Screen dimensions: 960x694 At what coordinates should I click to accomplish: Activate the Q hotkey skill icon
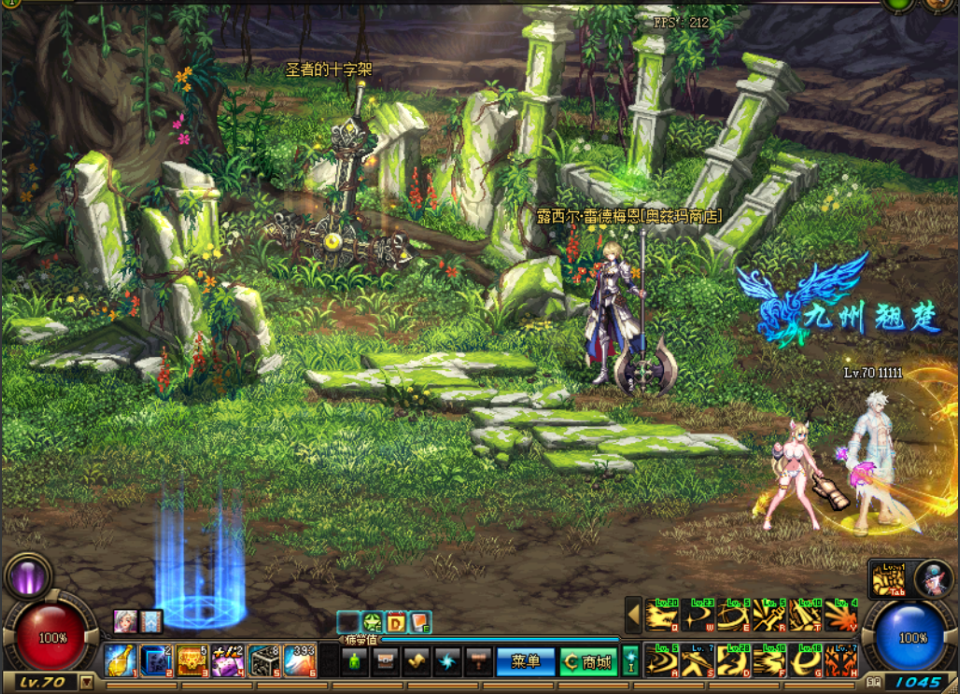pyautogui.click(x=660, y=615)
